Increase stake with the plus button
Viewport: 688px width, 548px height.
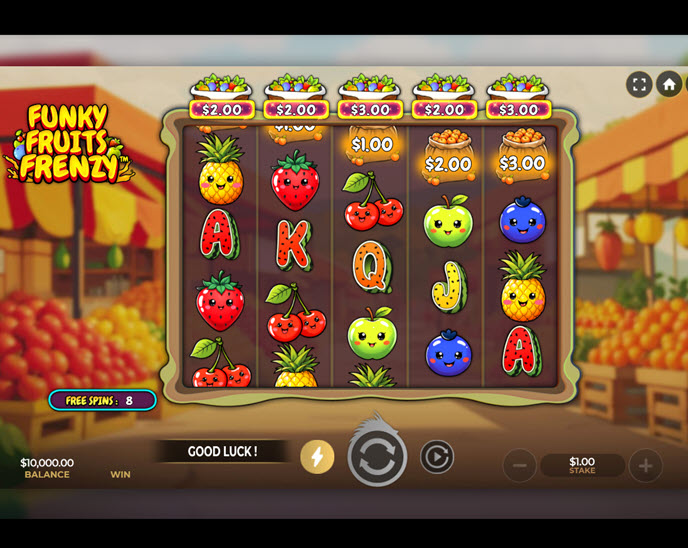coord(645,465)
